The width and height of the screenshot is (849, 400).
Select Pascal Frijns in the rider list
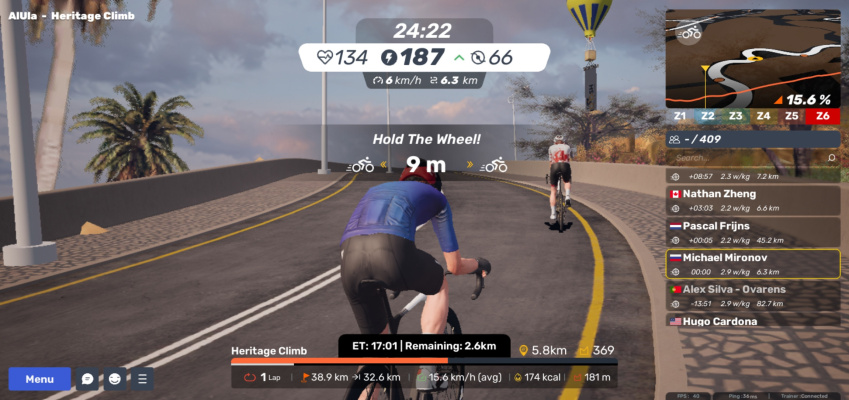click(x=753, y=232)
